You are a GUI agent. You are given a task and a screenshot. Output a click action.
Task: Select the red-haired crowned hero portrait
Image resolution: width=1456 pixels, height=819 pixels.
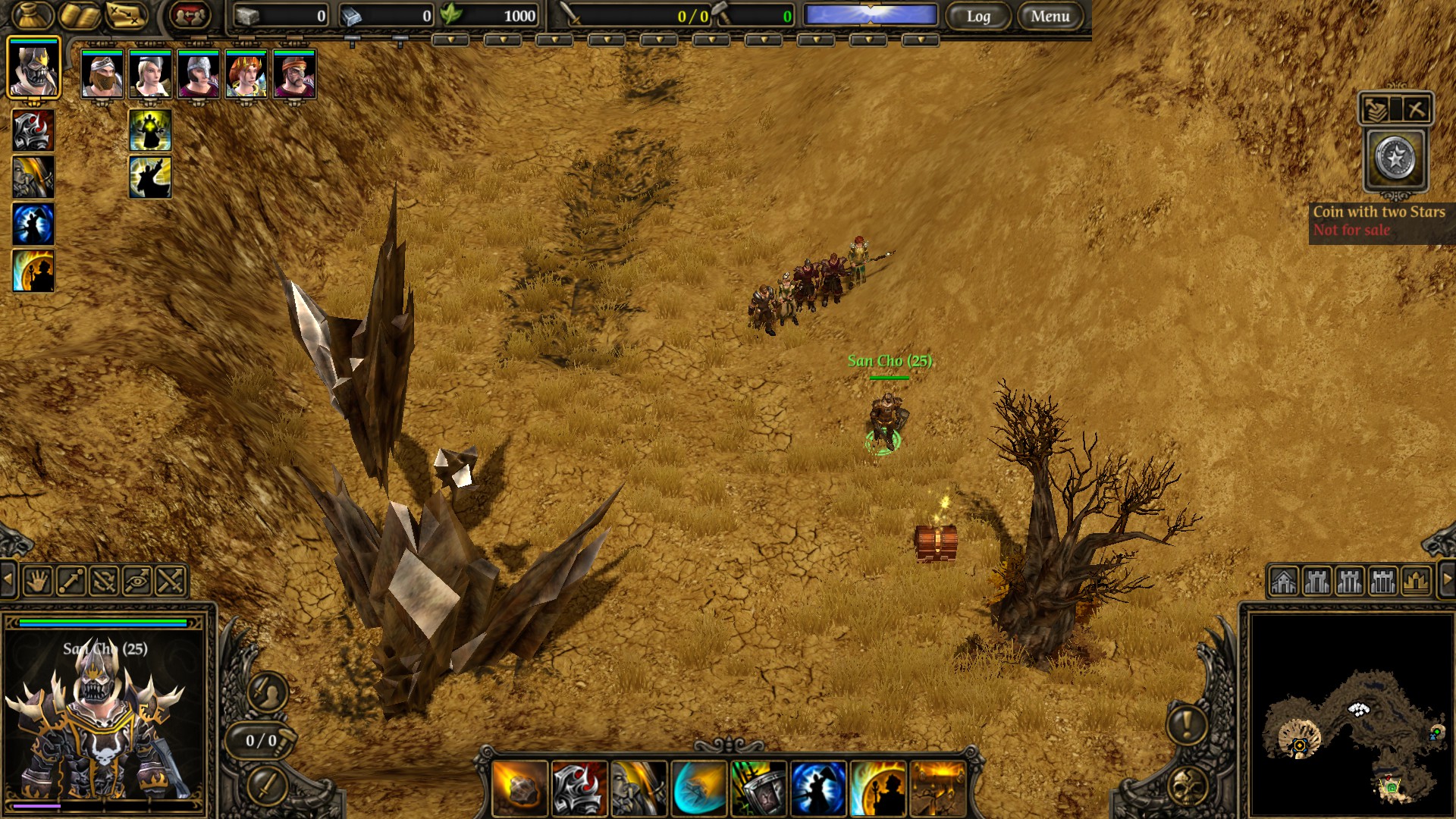pos(246,74)
